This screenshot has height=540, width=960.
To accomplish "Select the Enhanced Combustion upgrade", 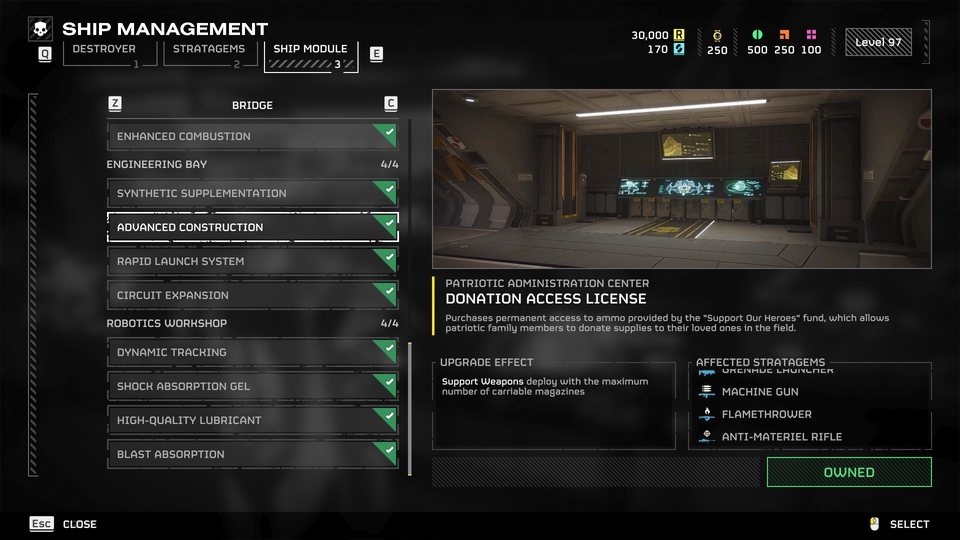I will pos(252,136).
